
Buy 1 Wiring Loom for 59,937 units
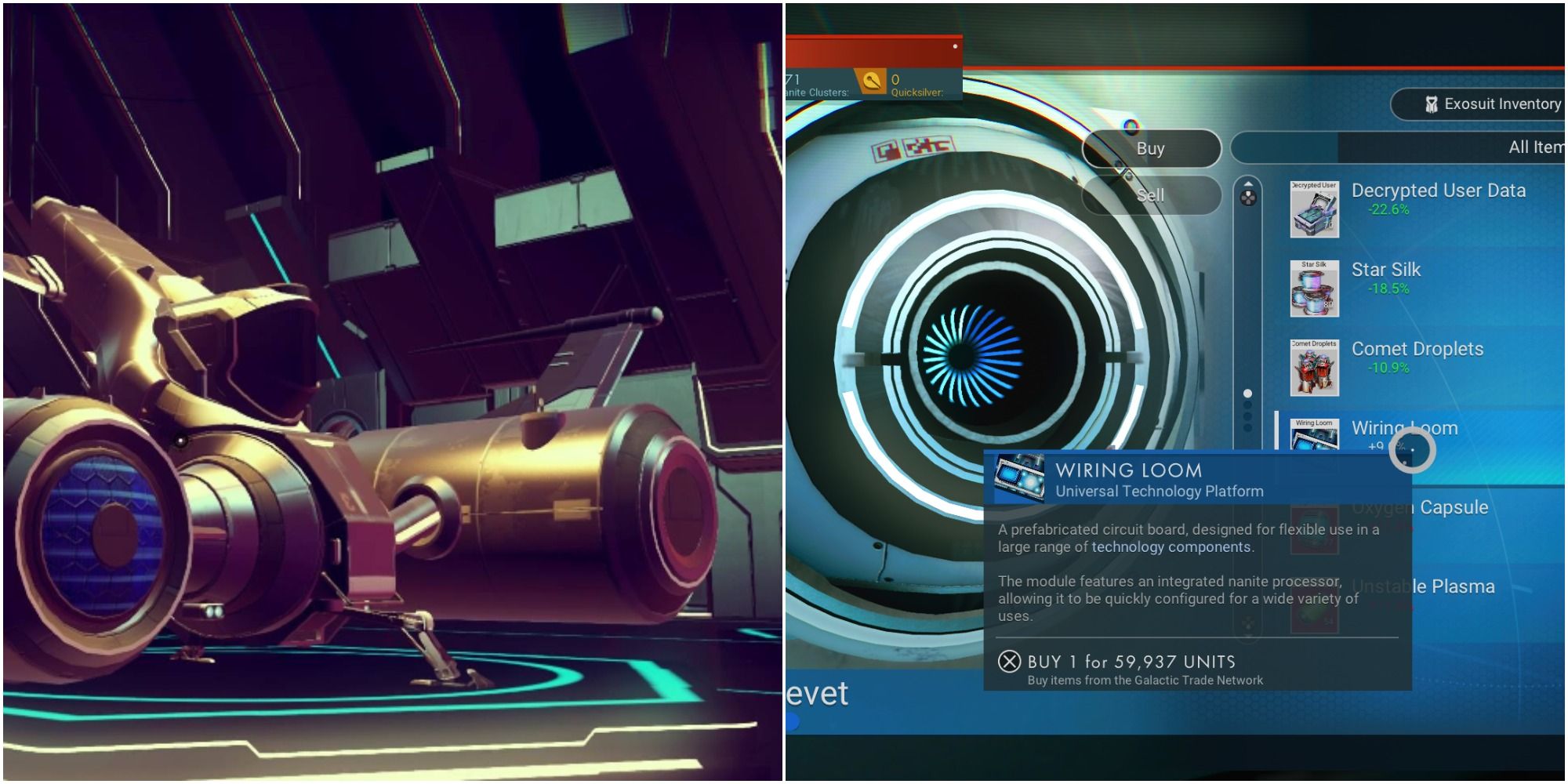[1129, 662]
